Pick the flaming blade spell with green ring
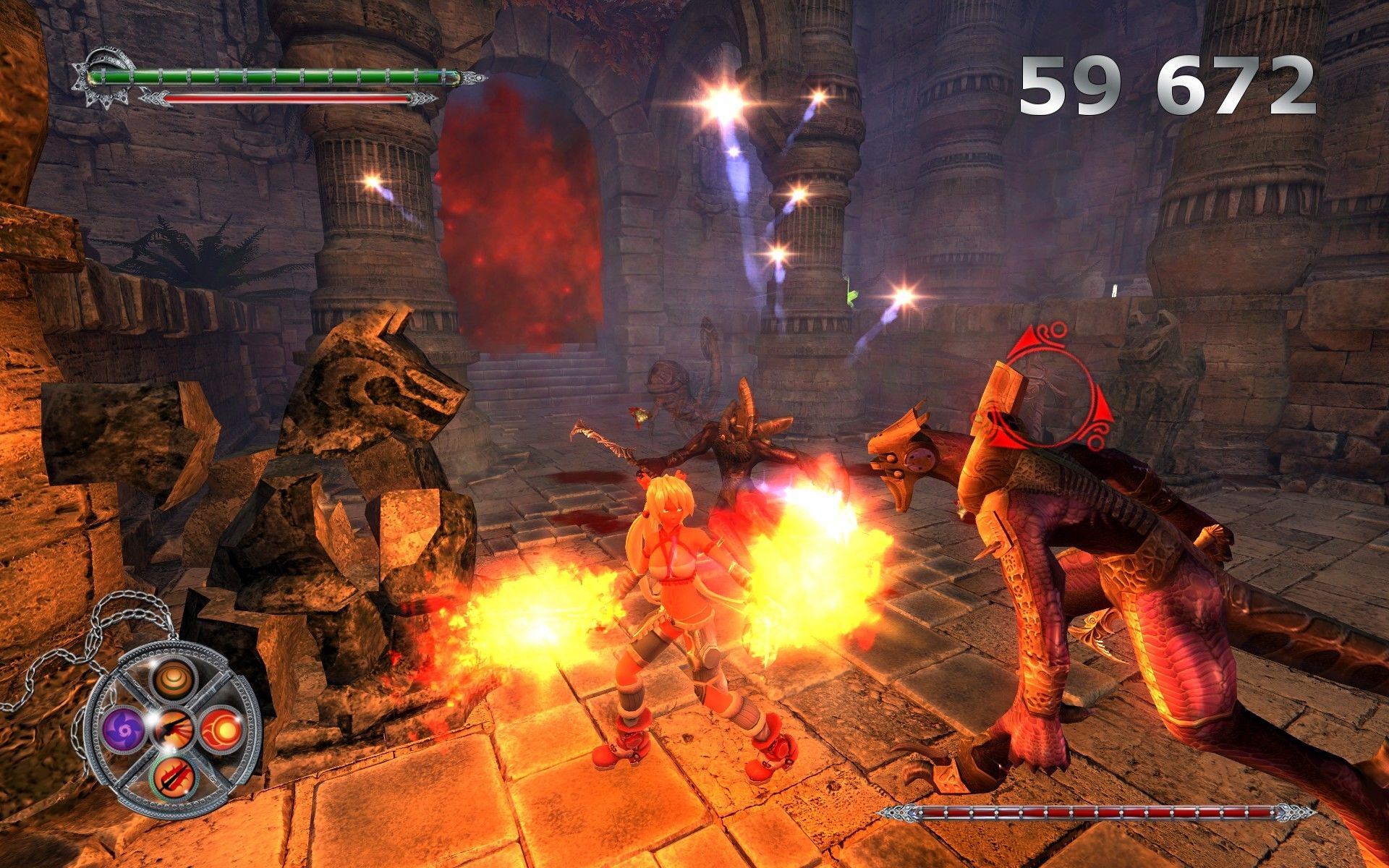1389x868 pixels. 173,778
